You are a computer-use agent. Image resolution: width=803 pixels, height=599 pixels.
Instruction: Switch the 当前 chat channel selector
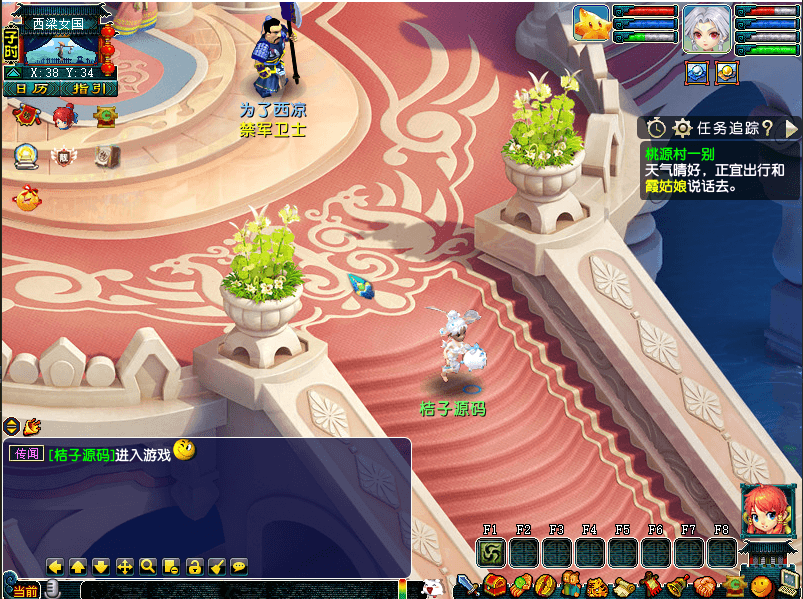(x=26, y=591)
